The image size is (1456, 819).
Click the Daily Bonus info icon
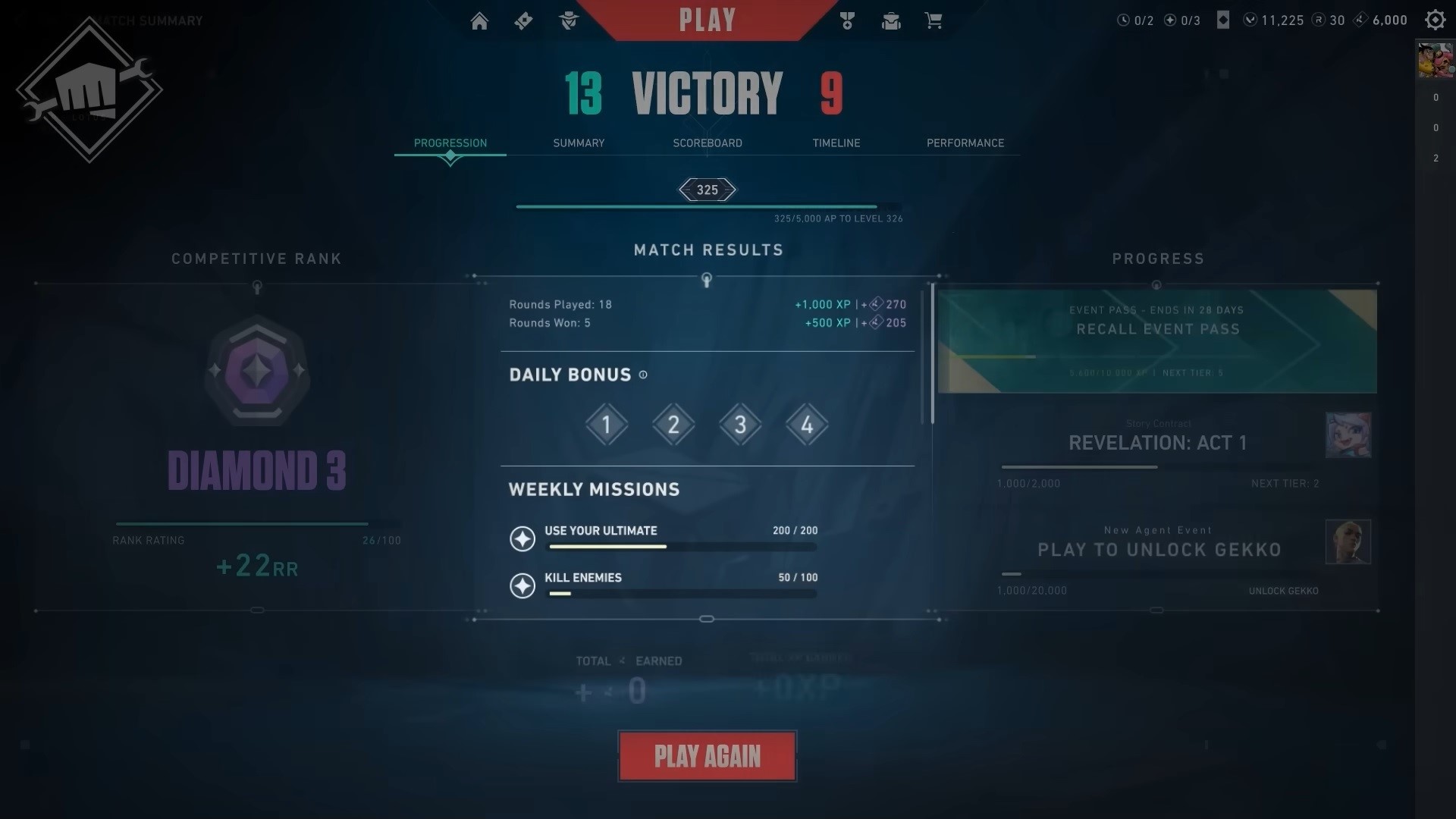(x=644, y=375)
